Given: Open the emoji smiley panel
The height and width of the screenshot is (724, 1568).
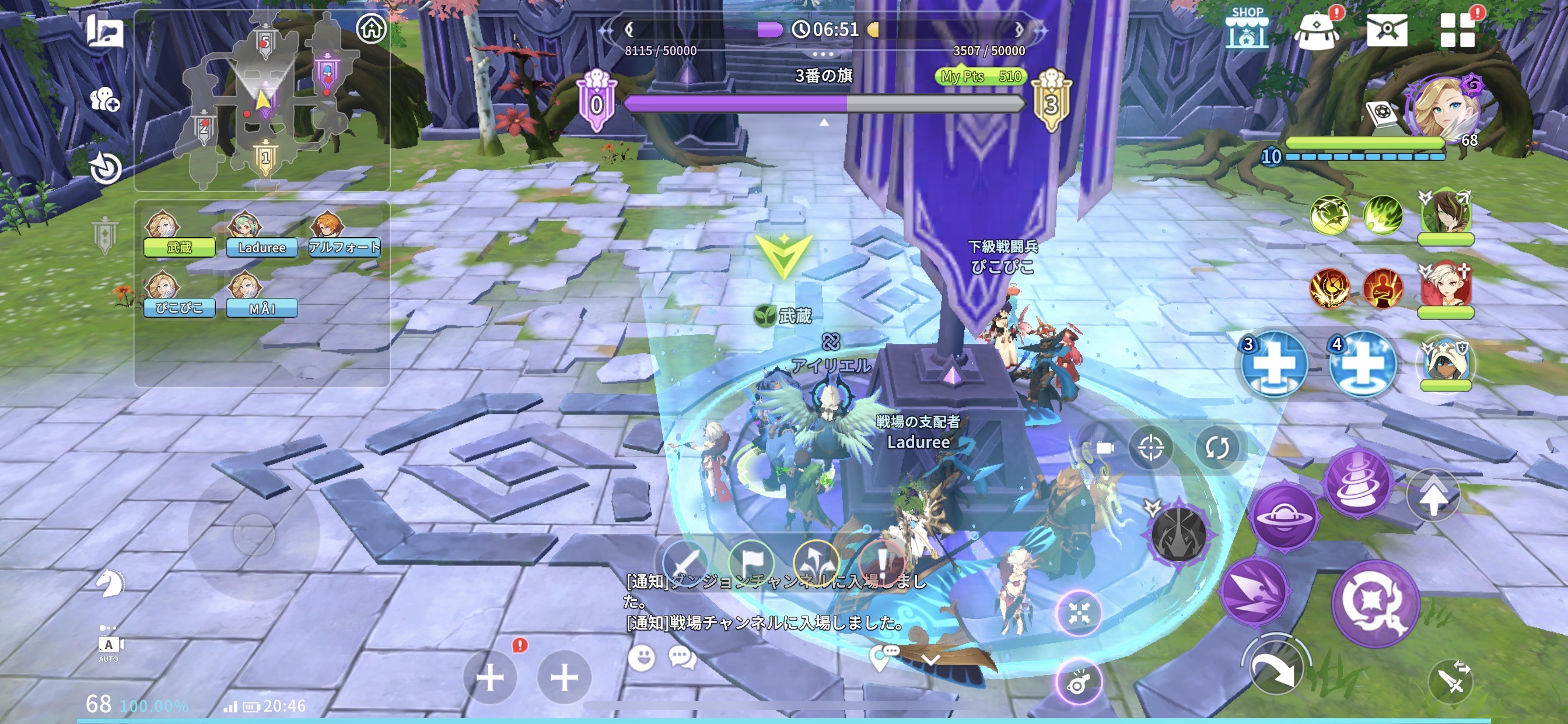Looking at the screenshot, I should pyautogui.click(x=641, y=658).
